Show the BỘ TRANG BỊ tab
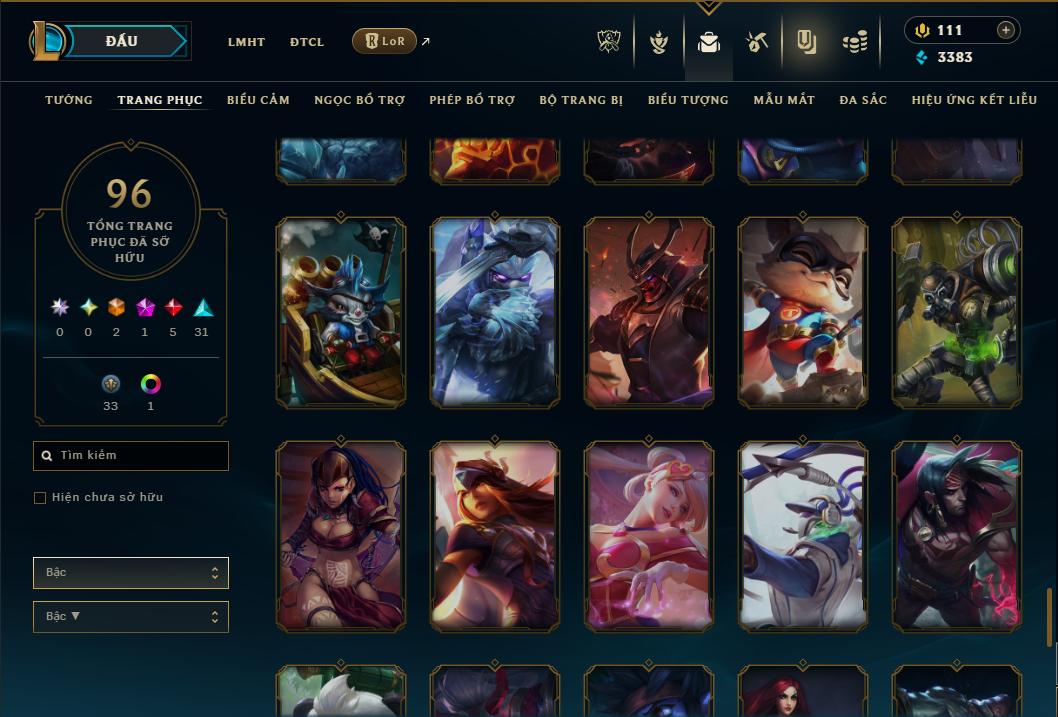1058x717 pixels. pos(581,100)
